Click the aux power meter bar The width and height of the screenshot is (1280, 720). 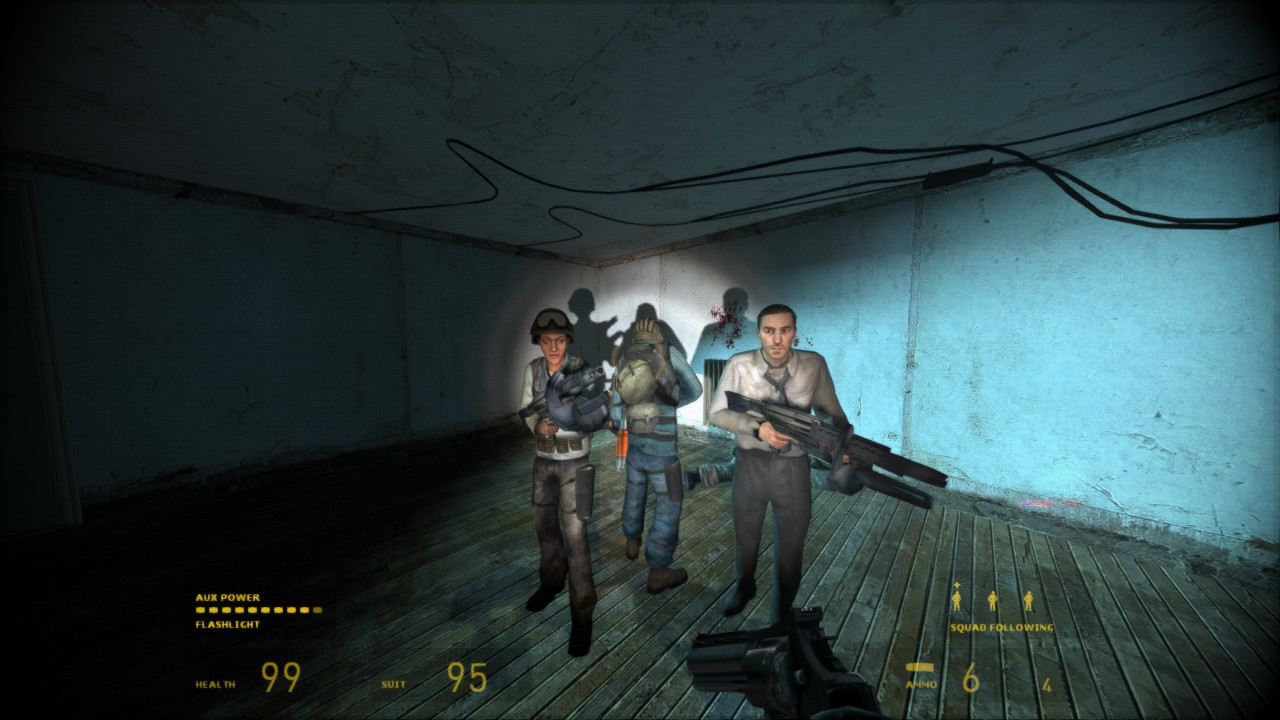point(258,609)
